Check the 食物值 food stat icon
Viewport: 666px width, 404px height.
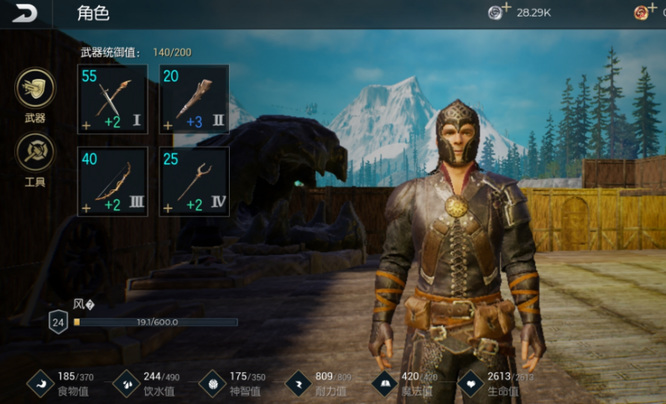40,381
